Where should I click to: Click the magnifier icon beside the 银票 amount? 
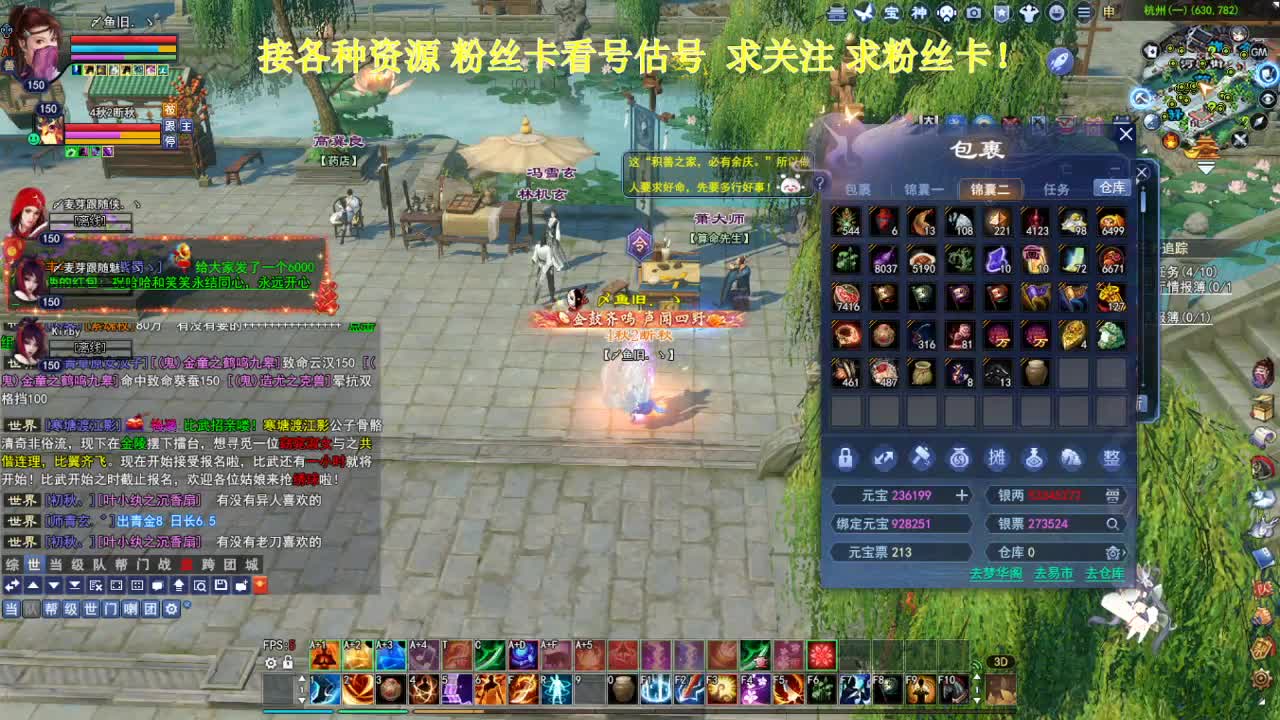(1113, 524)
